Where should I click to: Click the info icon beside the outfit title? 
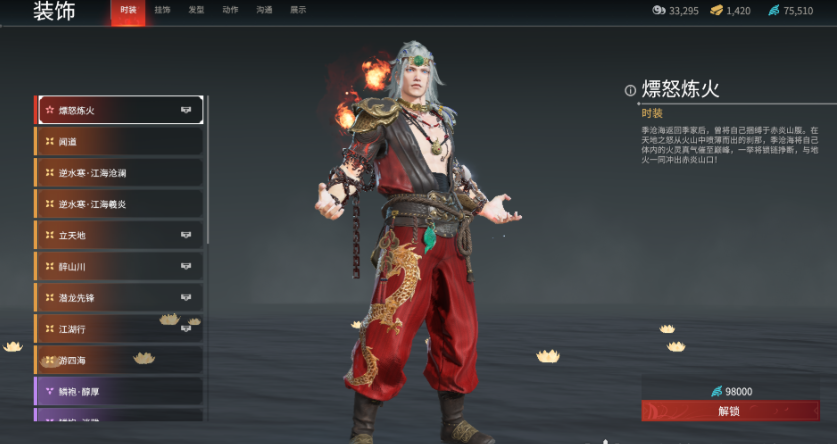[x=630, y=90]
